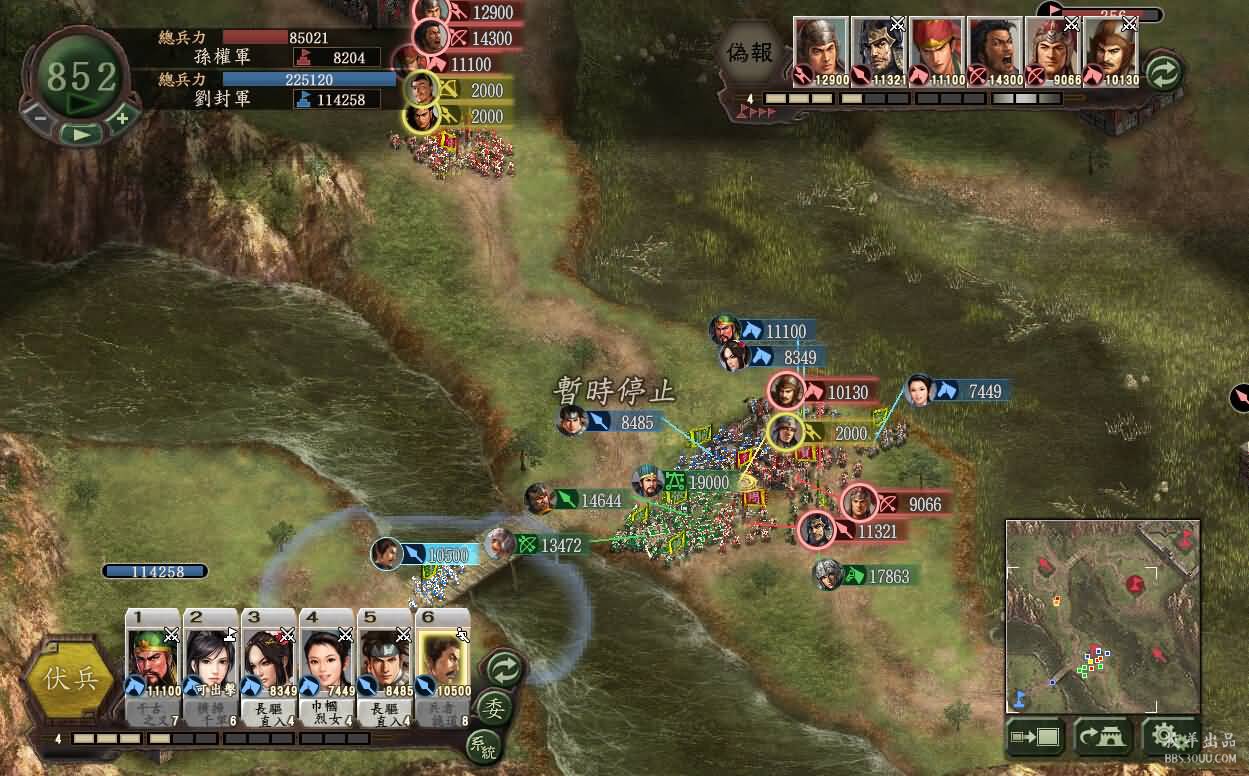1249x776 pixels.
Task: Toggle the arrow-to-screen view button below minimap
Action: (x=1035, y=738)
